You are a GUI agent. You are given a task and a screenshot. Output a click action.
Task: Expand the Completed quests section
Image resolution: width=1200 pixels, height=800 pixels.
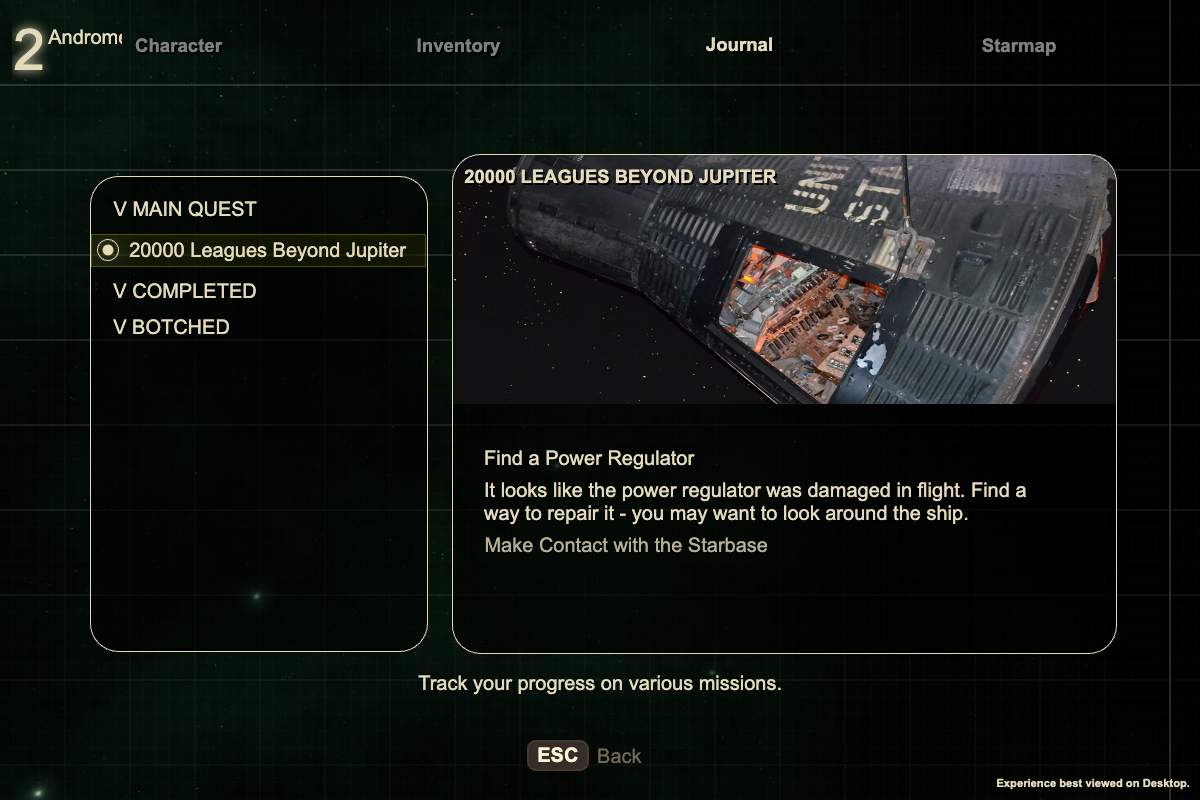pyautogui.click(x=185, y=291)
